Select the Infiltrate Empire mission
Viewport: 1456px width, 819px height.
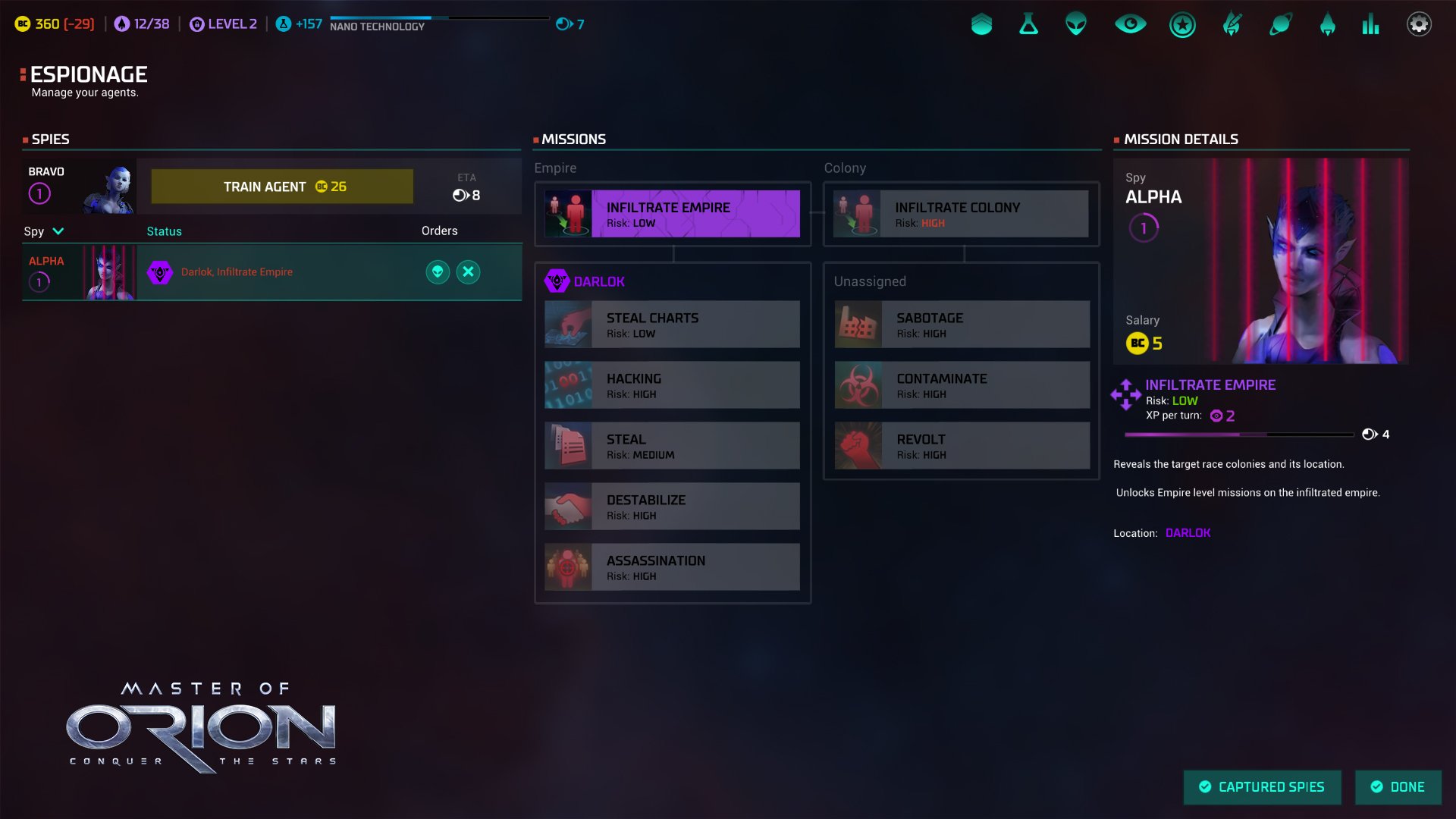click(x=672, y=214)
